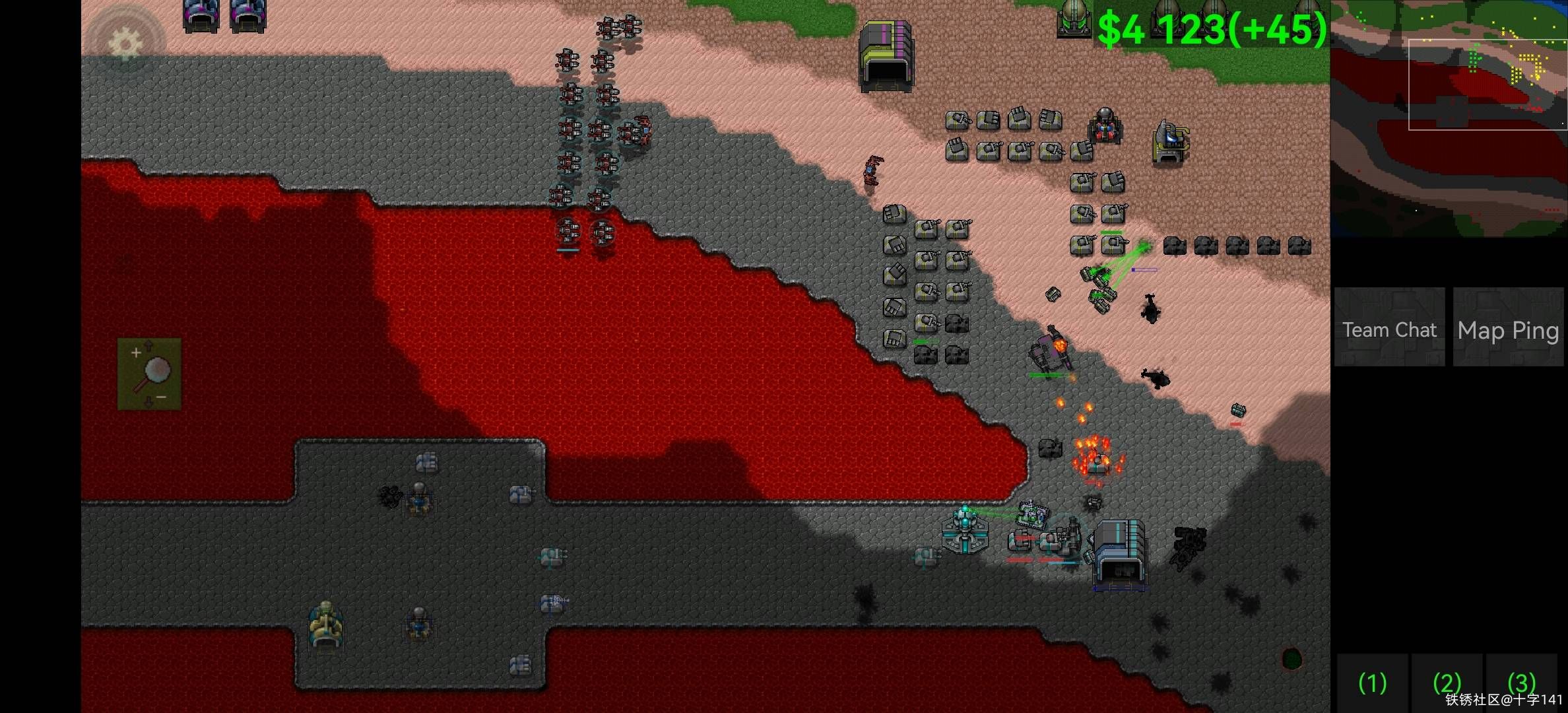Activate the Map Ping button
1568x713 pixels.
click(x=1508, y=328)
